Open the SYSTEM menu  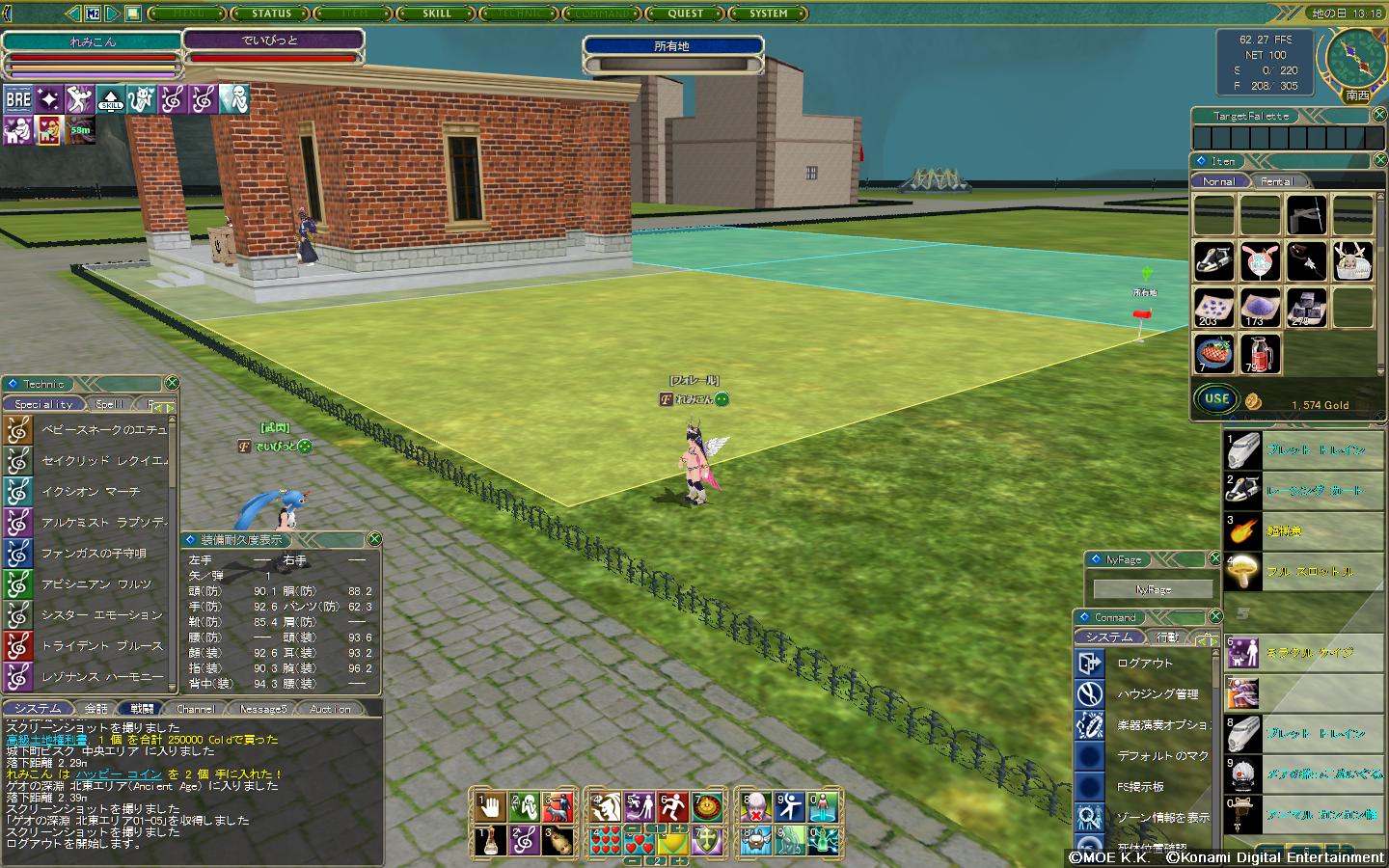coord(769,14)
